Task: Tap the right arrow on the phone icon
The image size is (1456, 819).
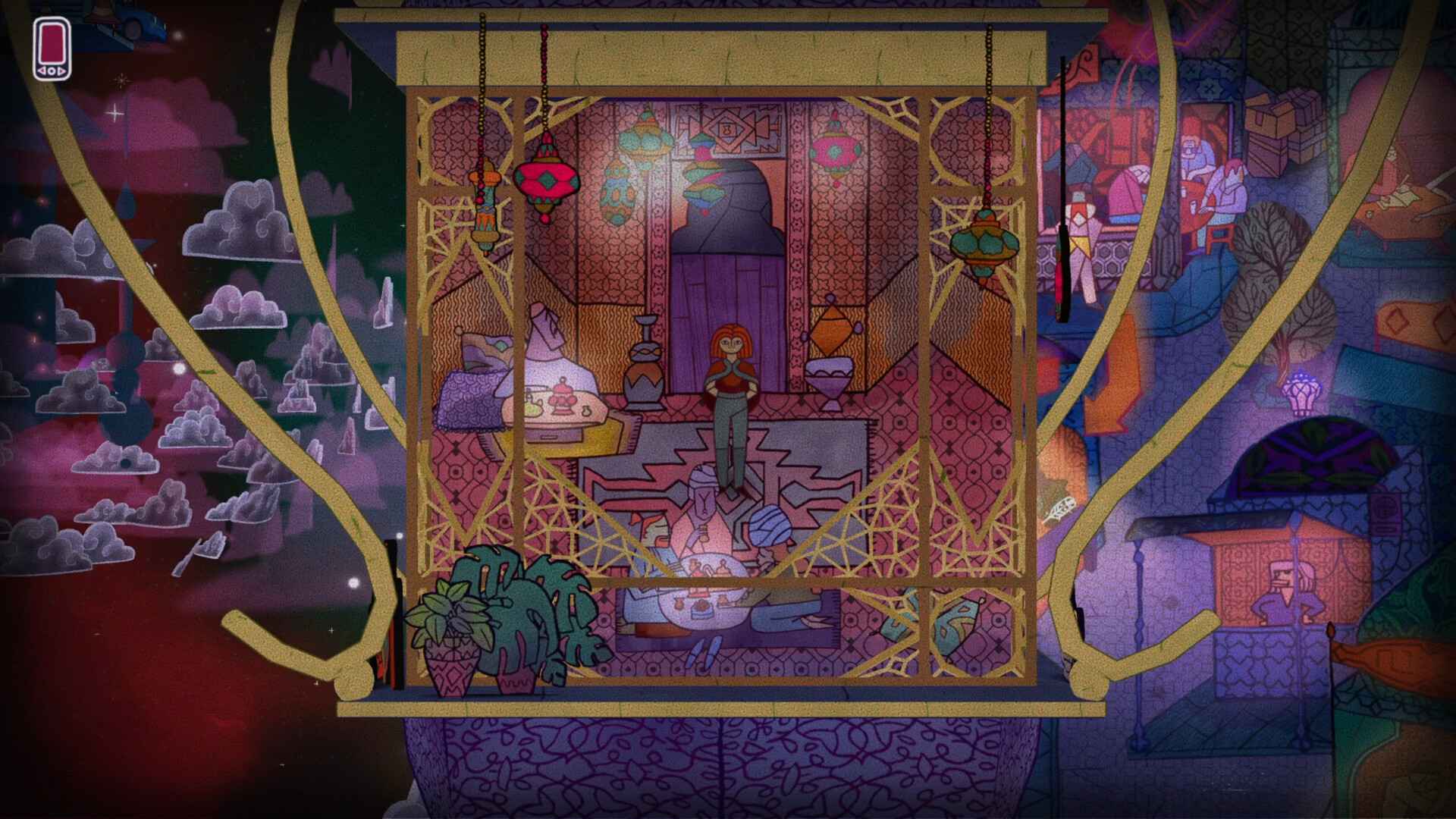Action: click(61, 71)
